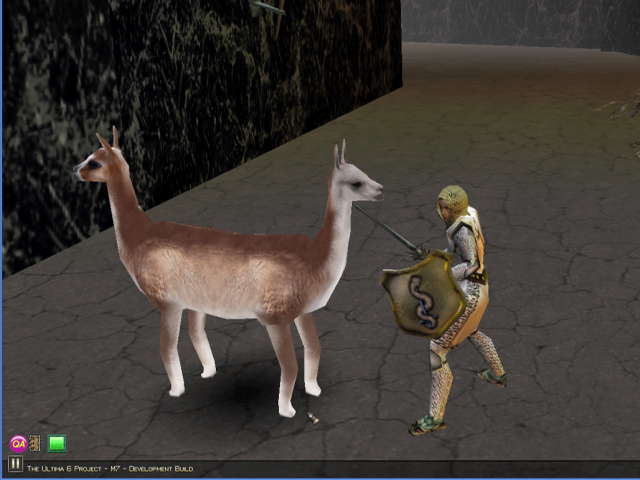
Task: Select the small brown icon beside QA
Action: (x=35, y=443)
